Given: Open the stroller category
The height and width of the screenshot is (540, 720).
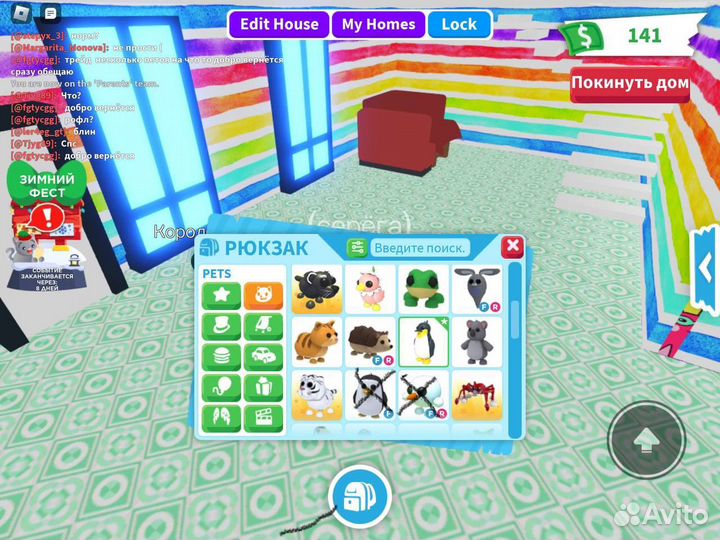Looking at the screenshot, I should (263, 327).
